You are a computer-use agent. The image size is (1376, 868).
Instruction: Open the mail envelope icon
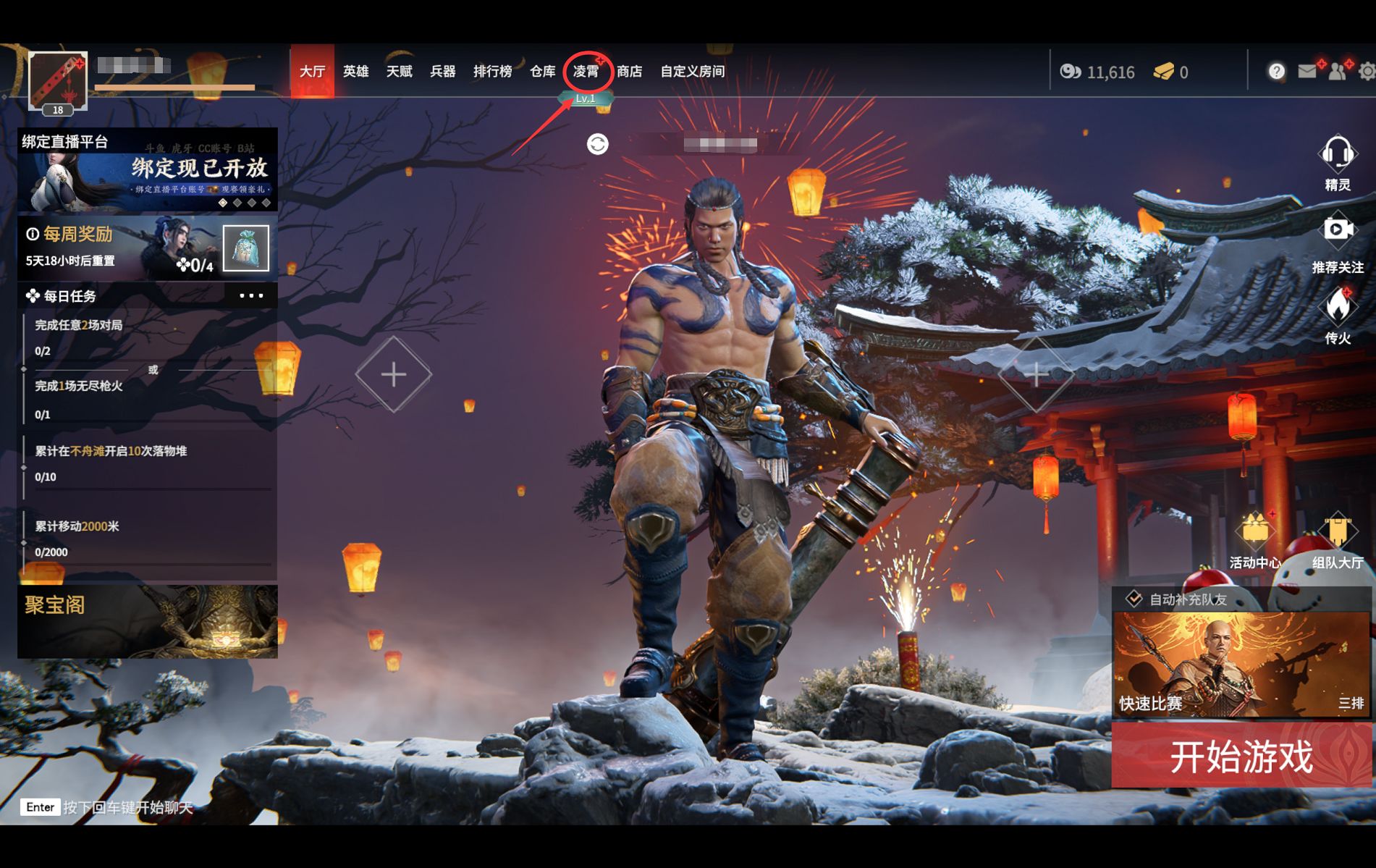(x=1307, y=71)
